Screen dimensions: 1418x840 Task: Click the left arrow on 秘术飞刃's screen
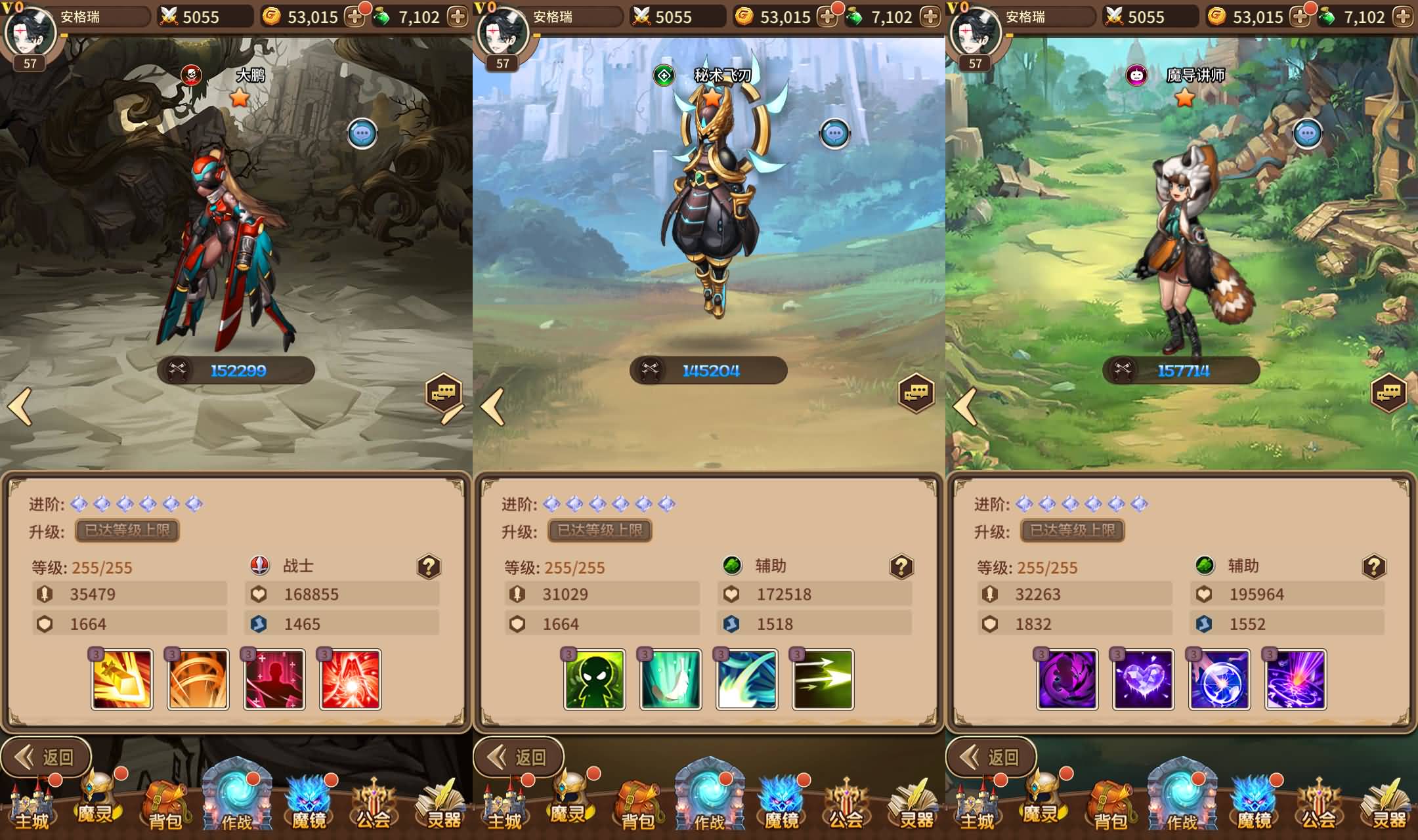tap(493, 407)
